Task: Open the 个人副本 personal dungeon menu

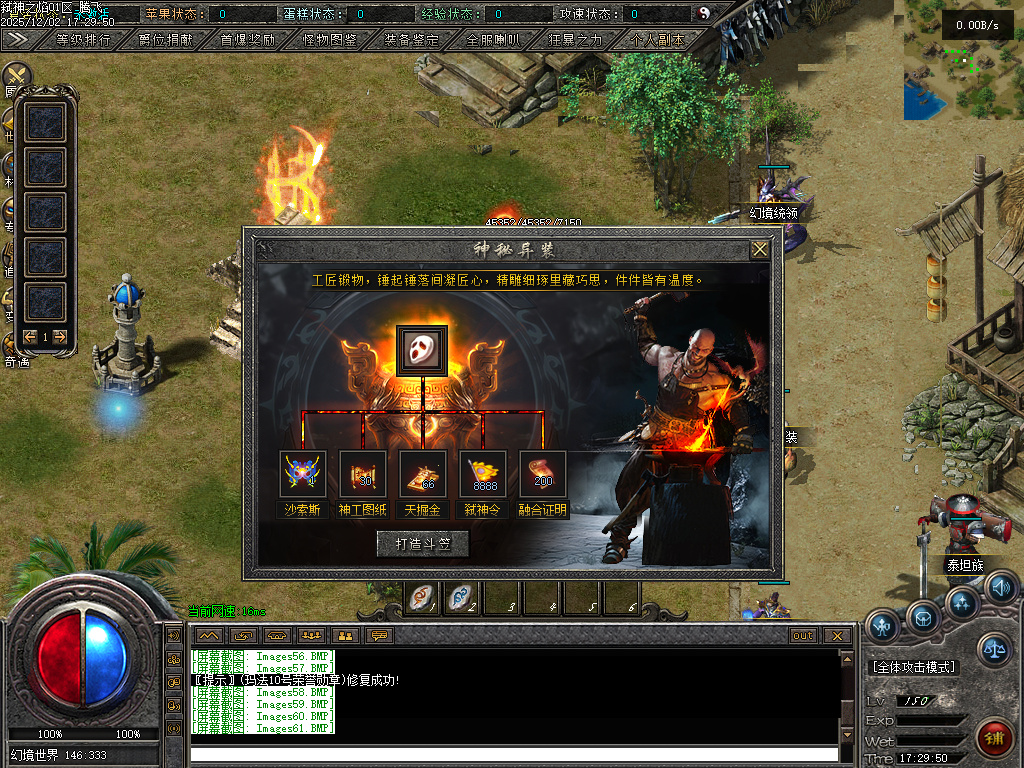Action: click(x=658, y=40)
